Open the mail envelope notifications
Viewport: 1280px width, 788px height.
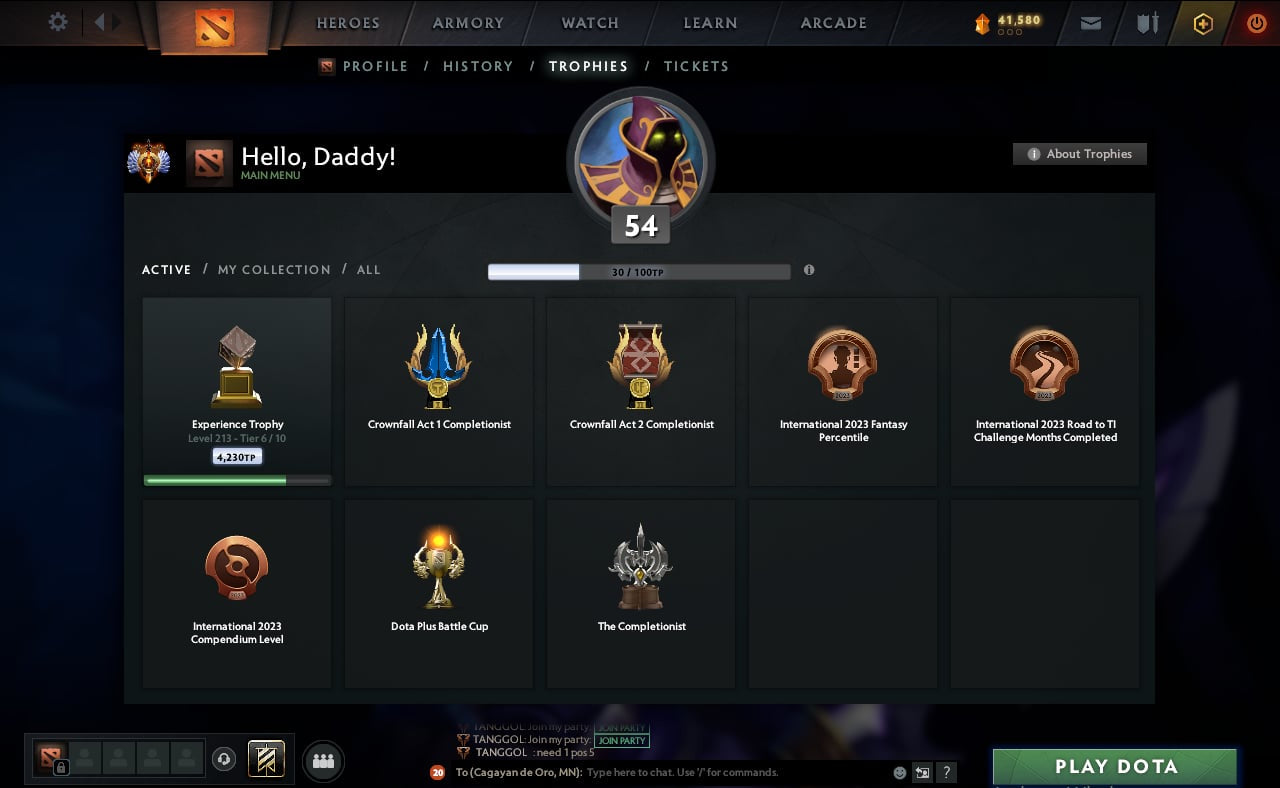click(1090, 23)
